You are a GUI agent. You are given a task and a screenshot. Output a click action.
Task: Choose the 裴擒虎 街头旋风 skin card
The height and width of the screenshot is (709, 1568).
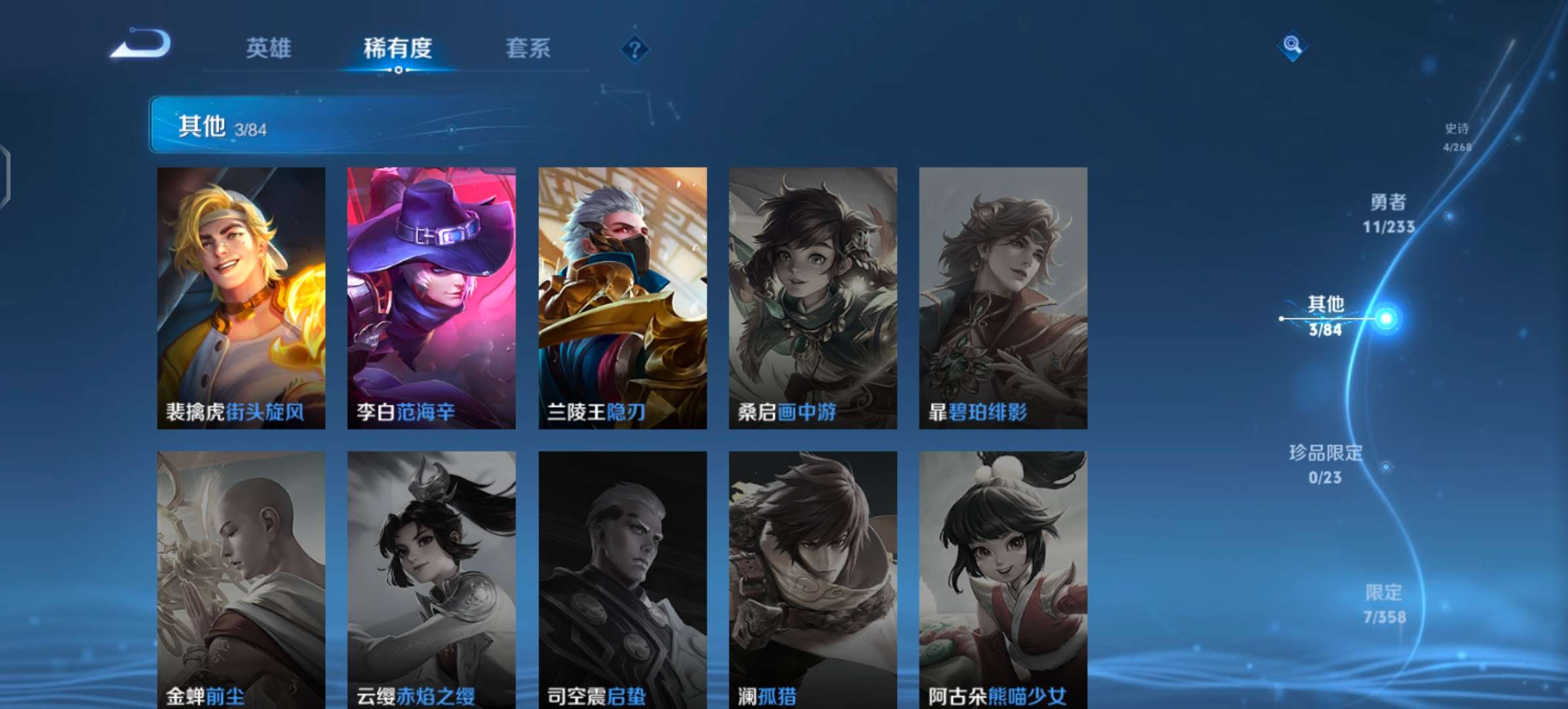241,297
